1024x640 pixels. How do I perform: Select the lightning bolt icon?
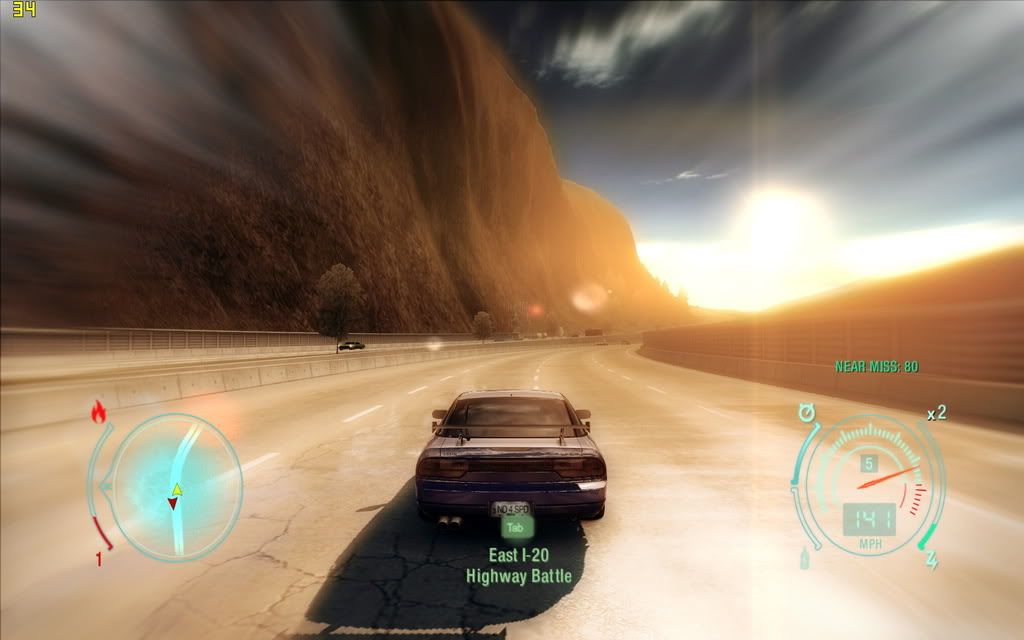click(x=931, y=560)
